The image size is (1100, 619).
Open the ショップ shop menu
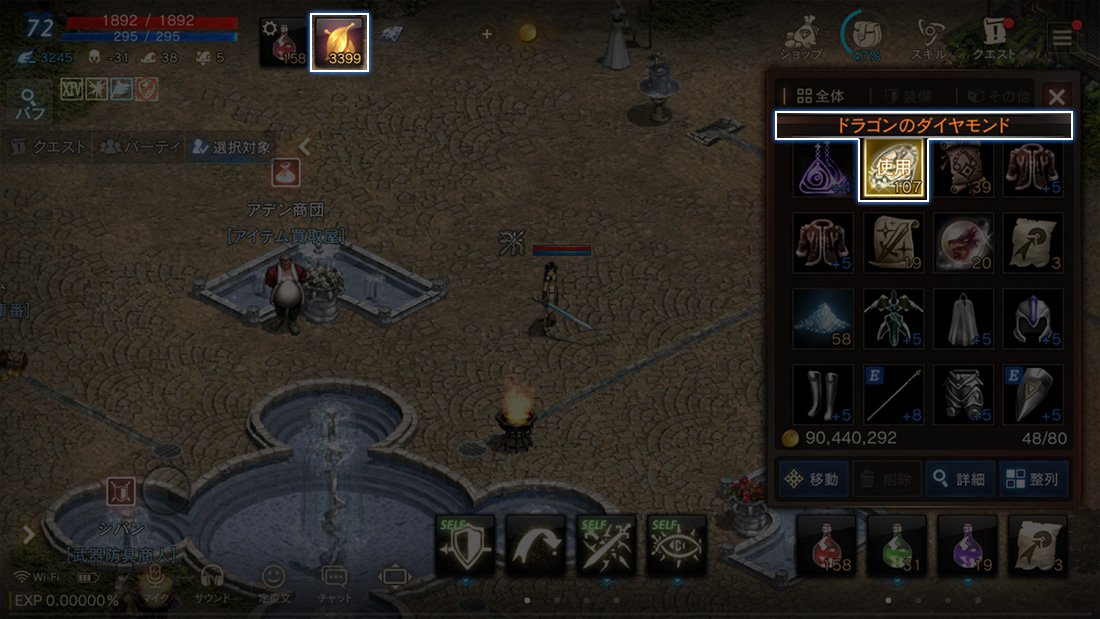click(x=800, y=40)
